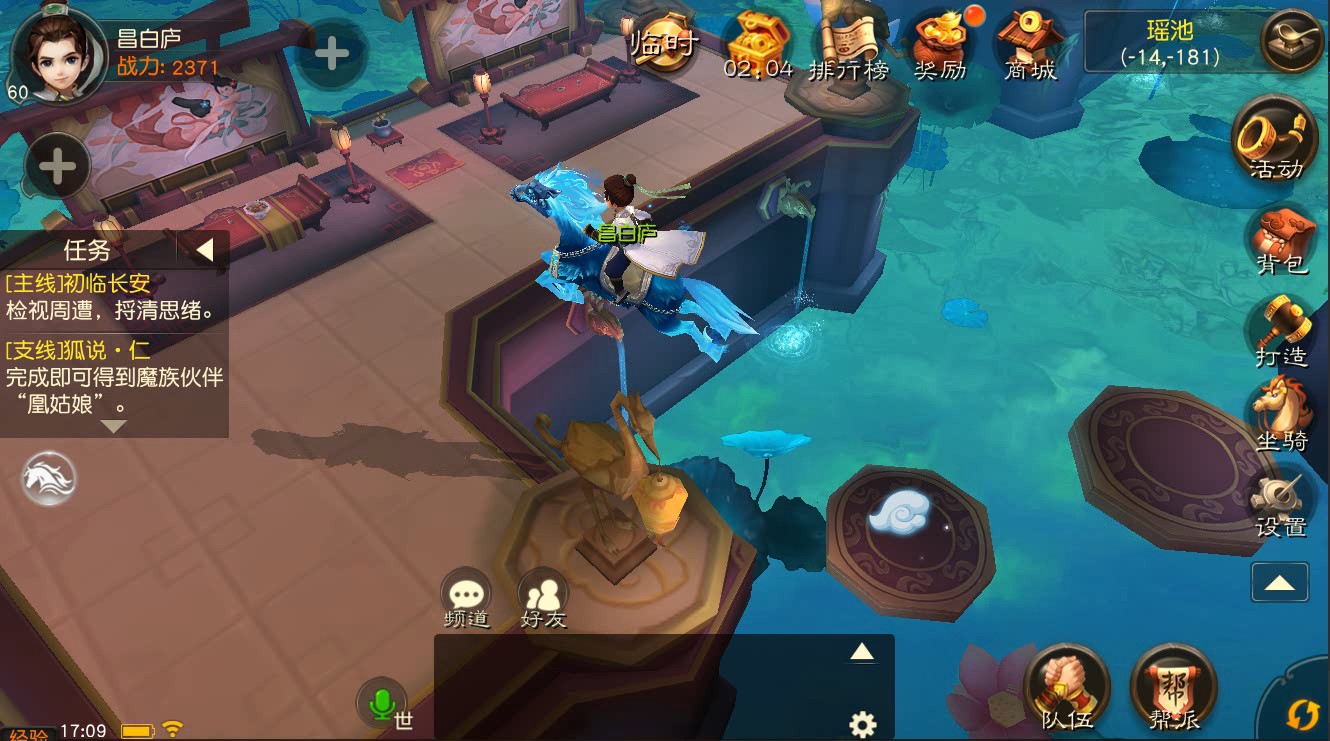The image size is (1330, 741).
Task: Open the 瑶池 map location panel
Action: coord(1169,44)
